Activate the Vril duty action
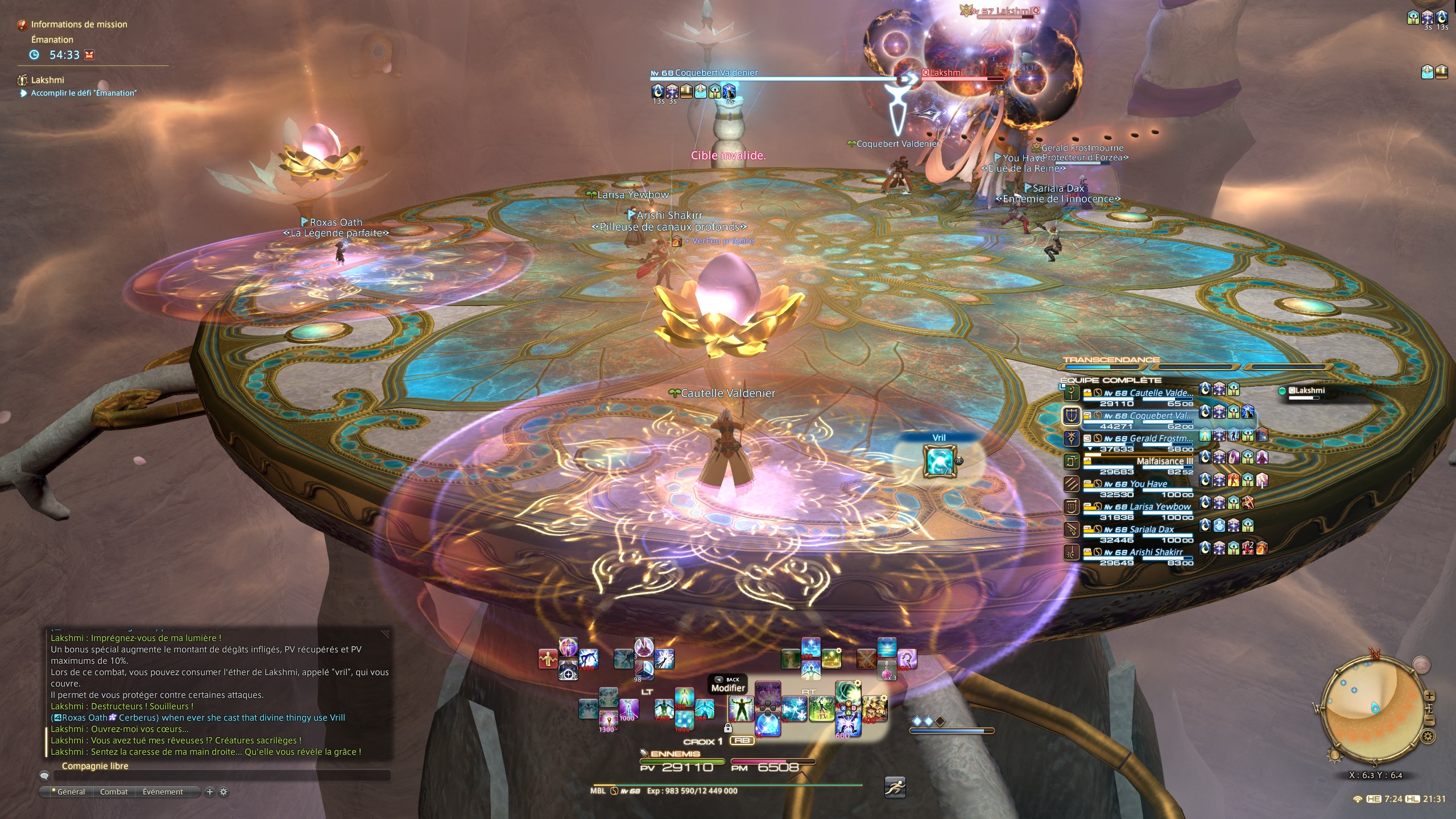The height and width of the screenshot is (819, 1456). click(x=938, y=461)
